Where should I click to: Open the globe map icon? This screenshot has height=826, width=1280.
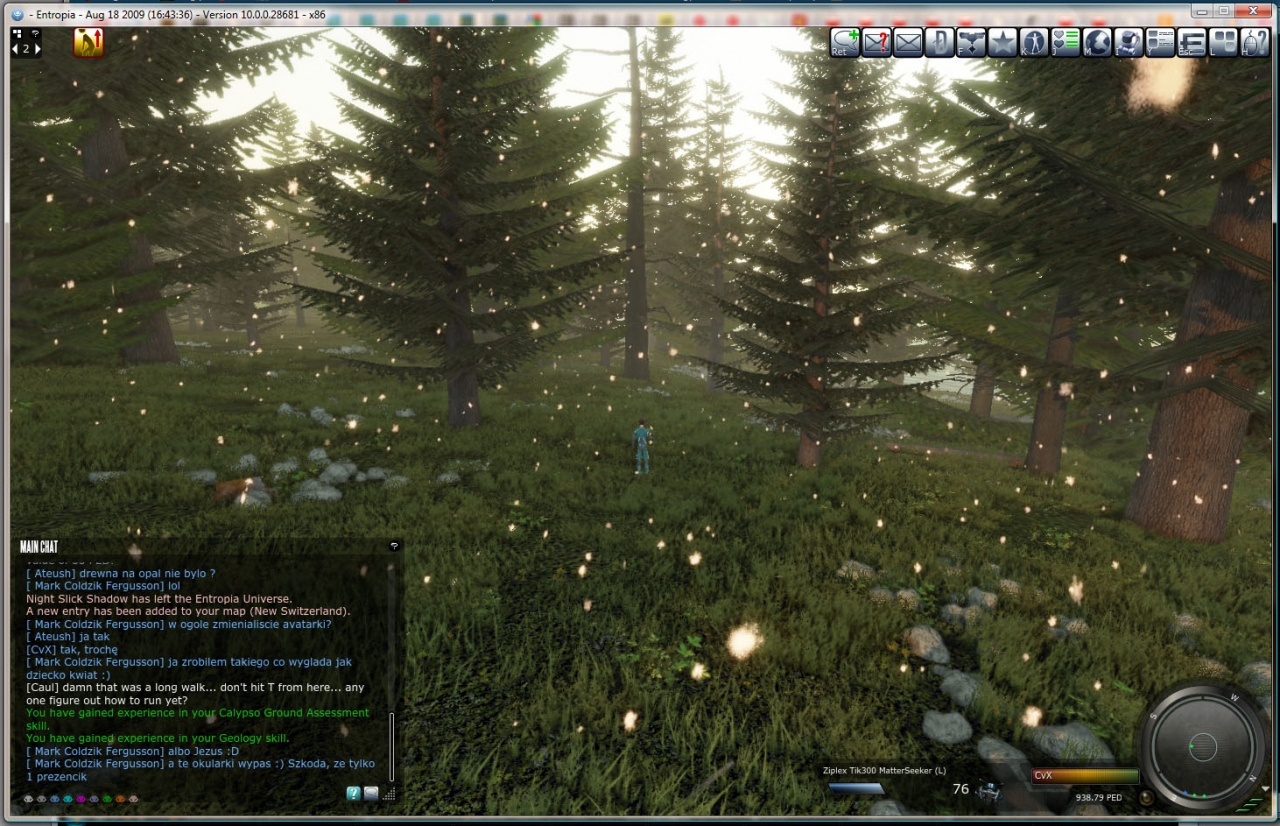click(1097, 43)
